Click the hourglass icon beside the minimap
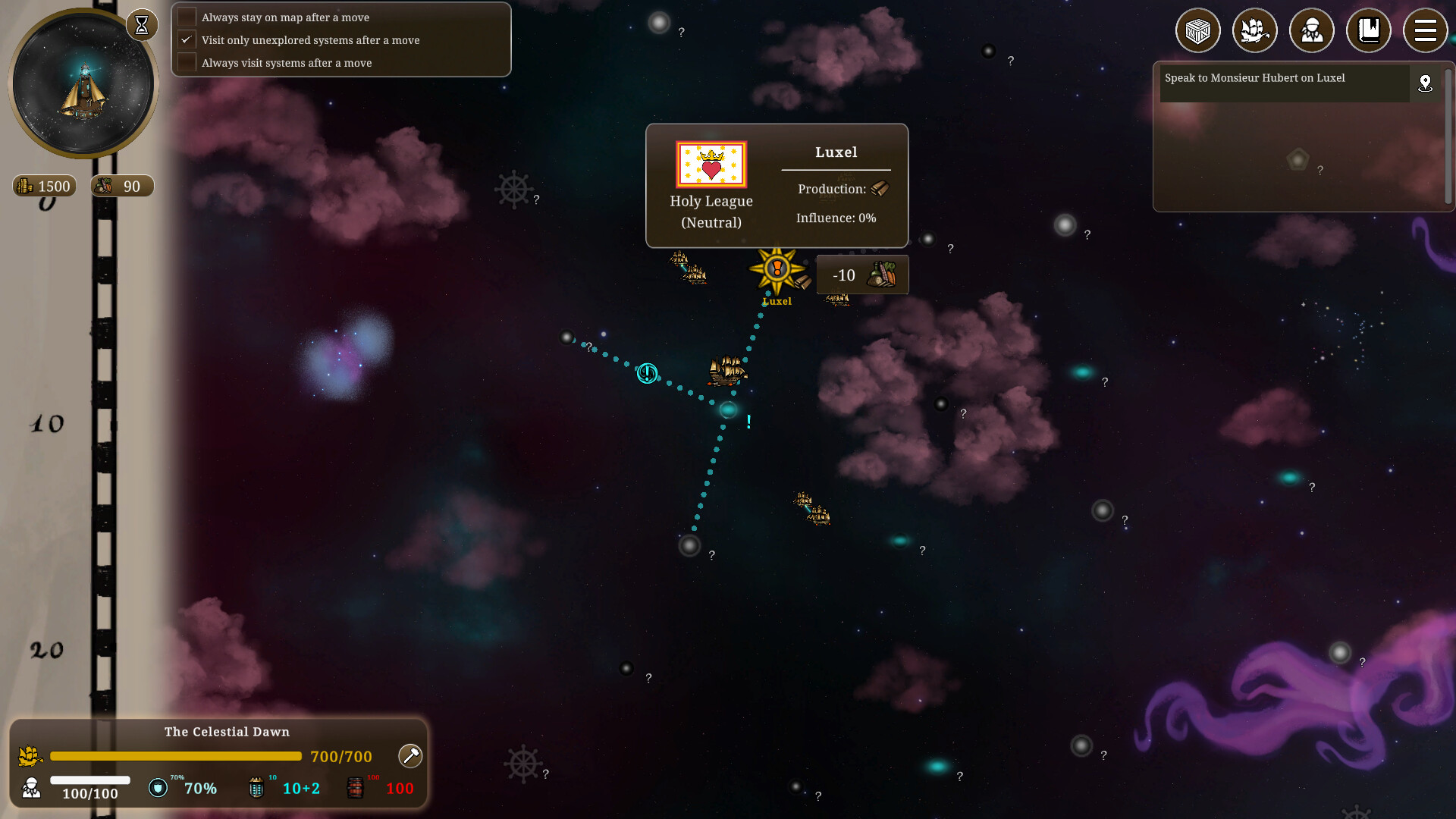 (142, 24)
